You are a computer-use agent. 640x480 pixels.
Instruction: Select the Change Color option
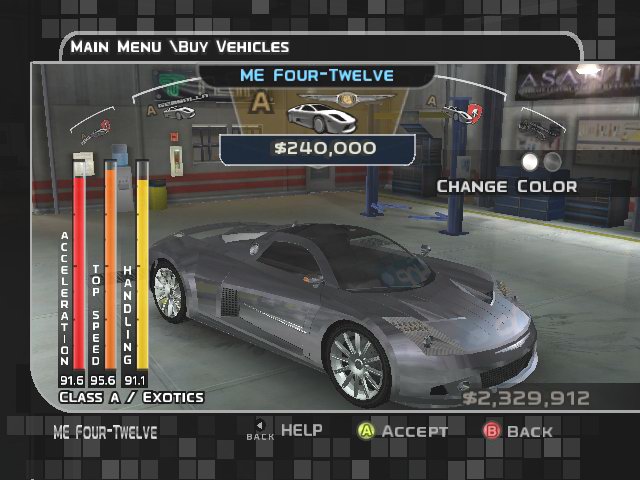[506, 186]
